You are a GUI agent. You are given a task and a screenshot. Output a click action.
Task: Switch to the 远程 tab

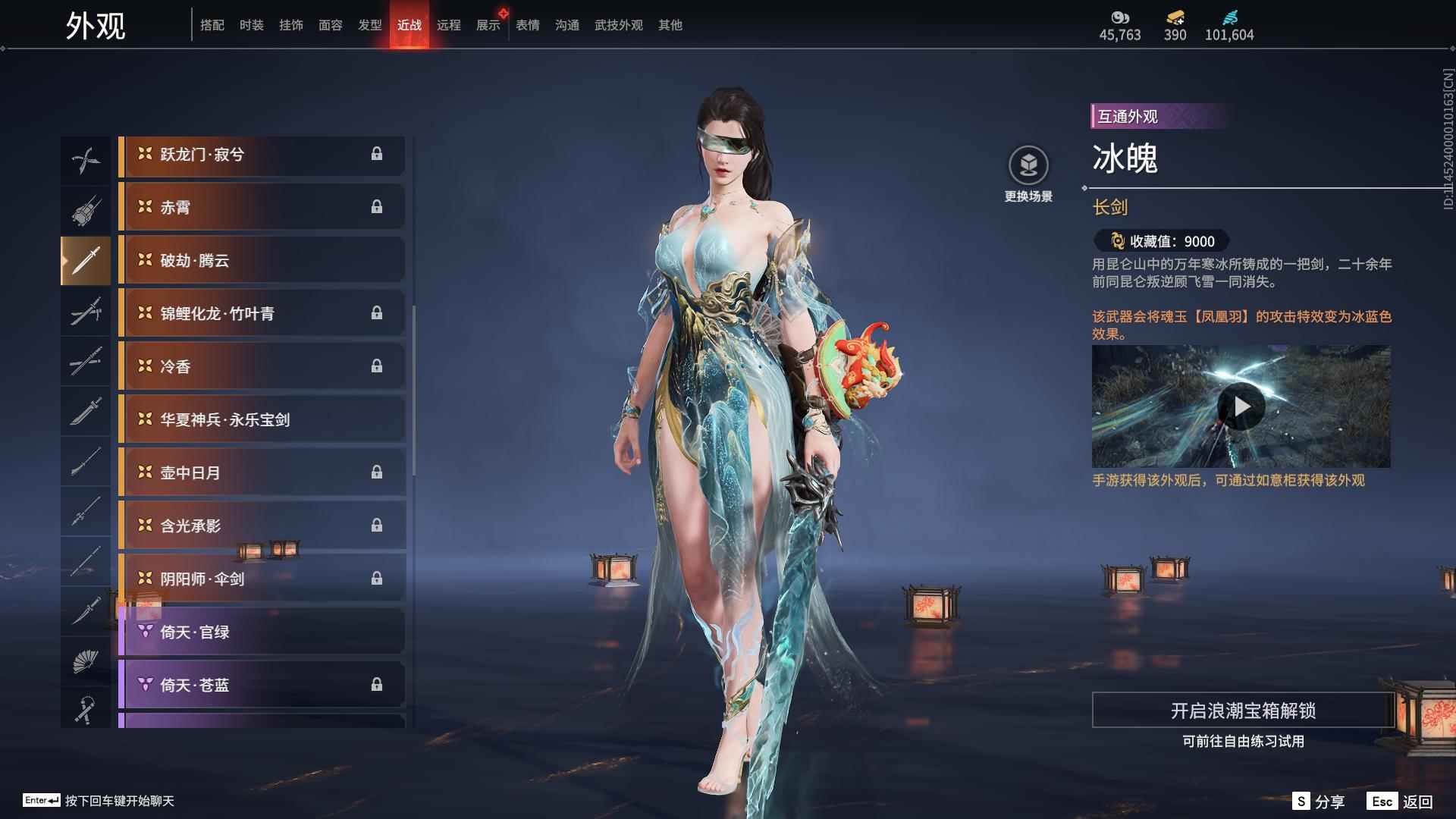point(448,25)
